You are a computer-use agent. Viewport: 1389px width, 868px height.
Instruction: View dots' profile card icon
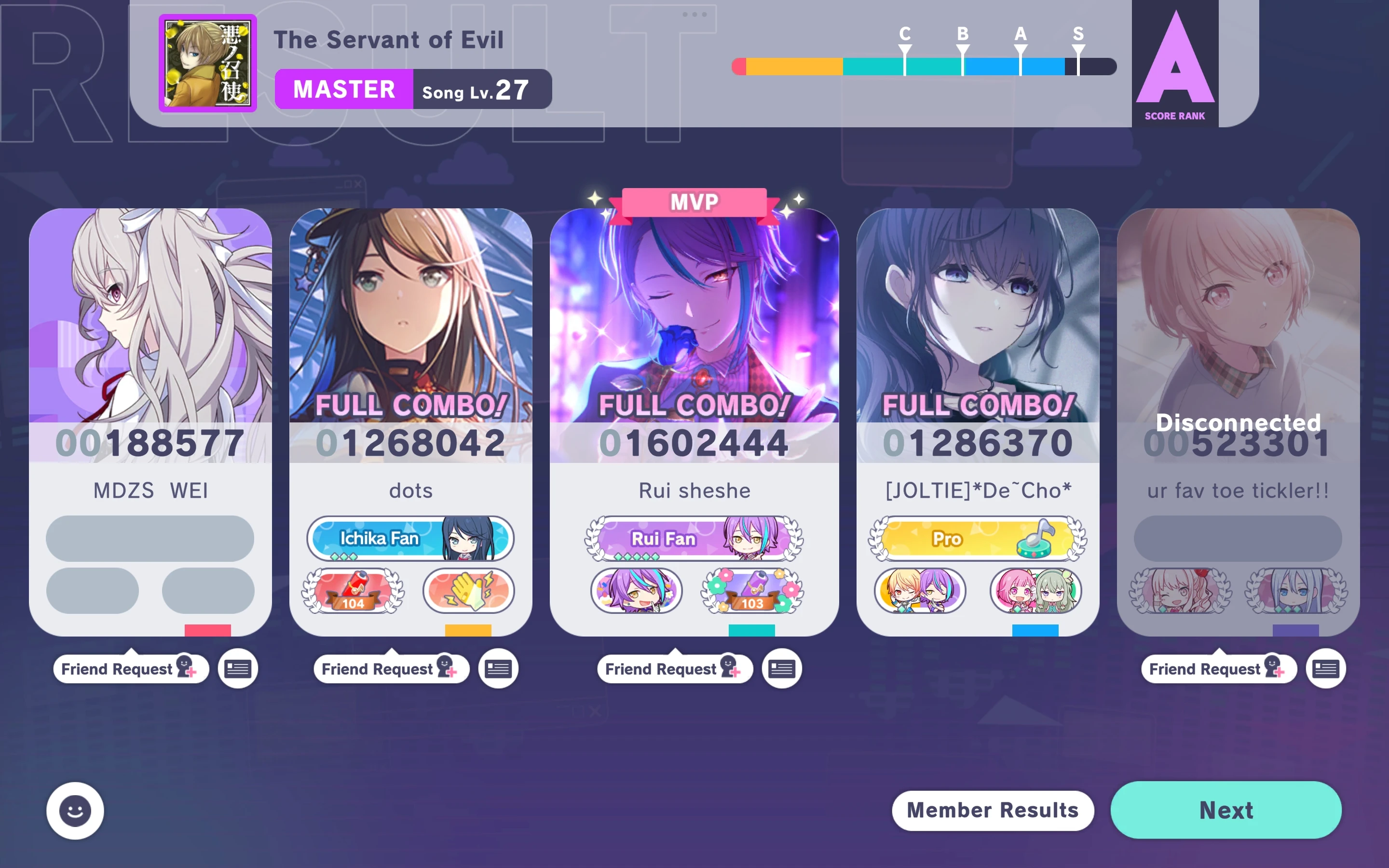(x=498, y=668)
